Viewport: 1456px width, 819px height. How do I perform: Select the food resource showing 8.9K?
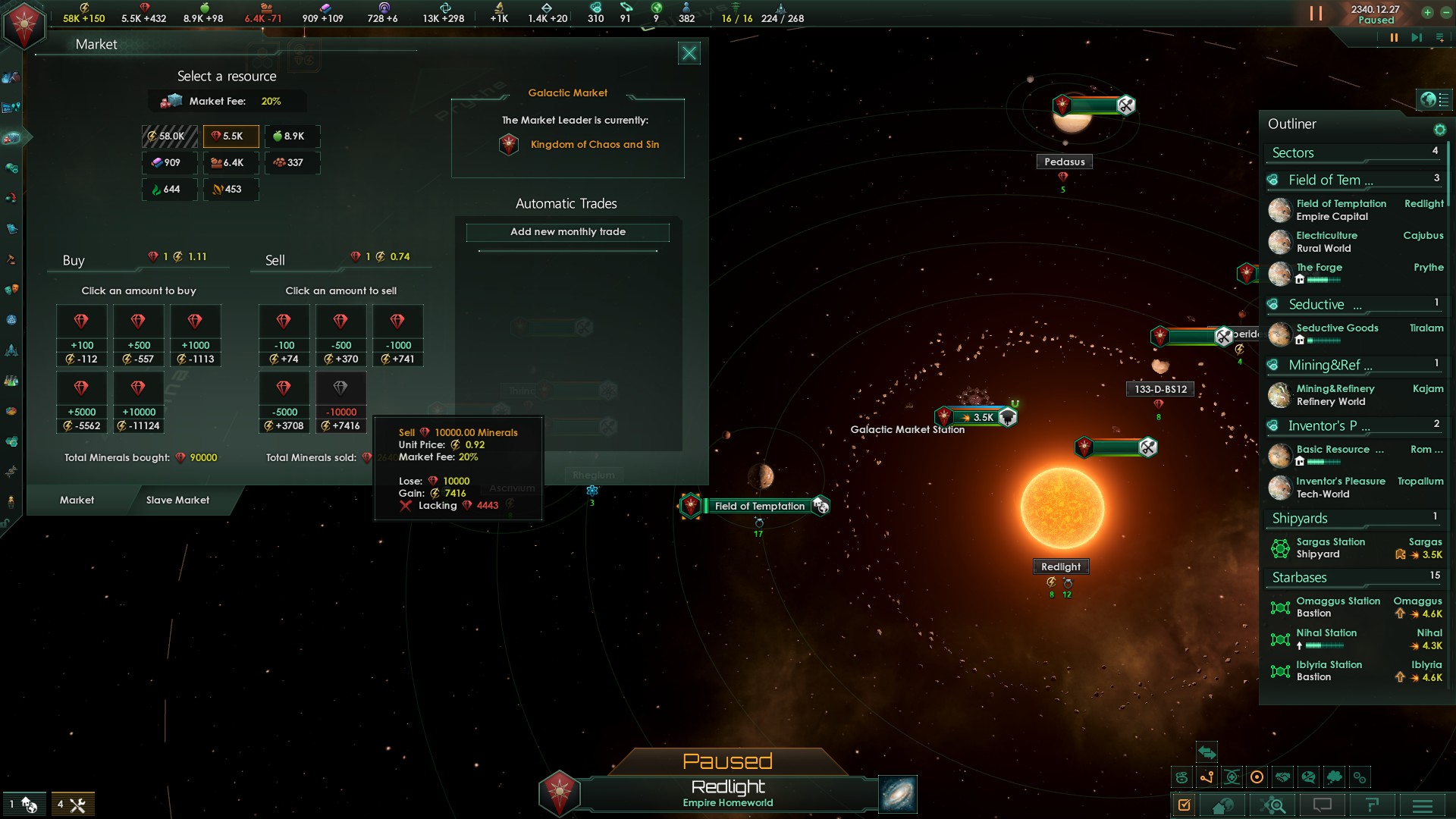point(291,136)
